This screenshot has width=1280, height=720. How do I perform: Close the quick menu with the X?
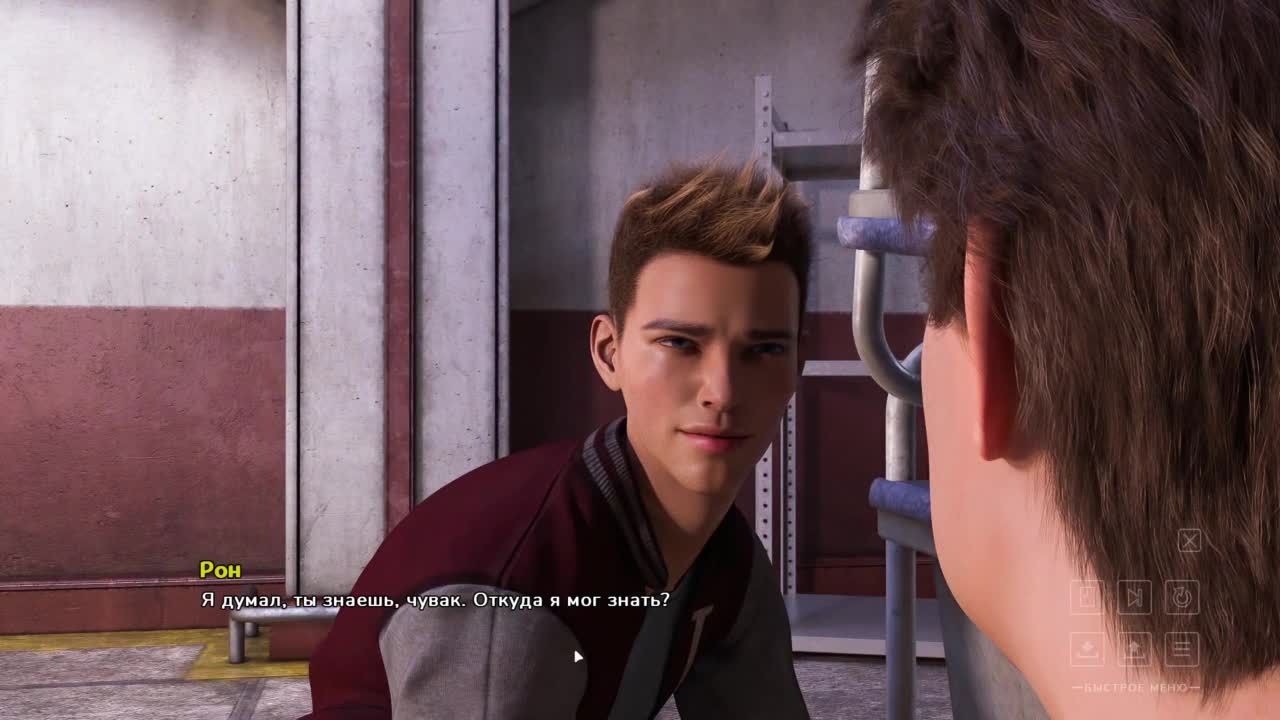[x=1189, y=541]
